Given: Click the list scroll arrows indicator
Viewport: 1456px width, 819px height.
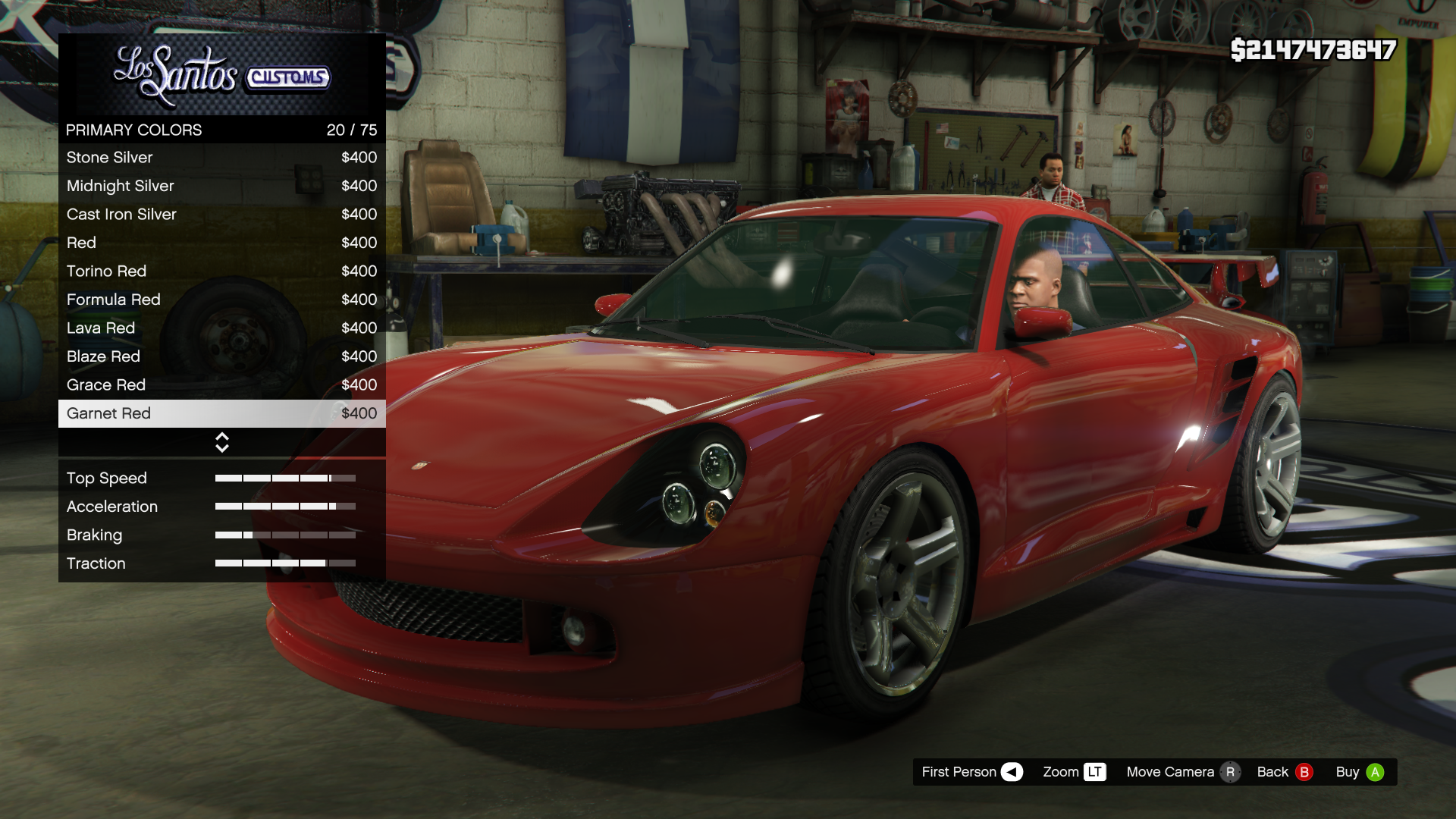Looking at the screenshot, I should tap(222, 442).
